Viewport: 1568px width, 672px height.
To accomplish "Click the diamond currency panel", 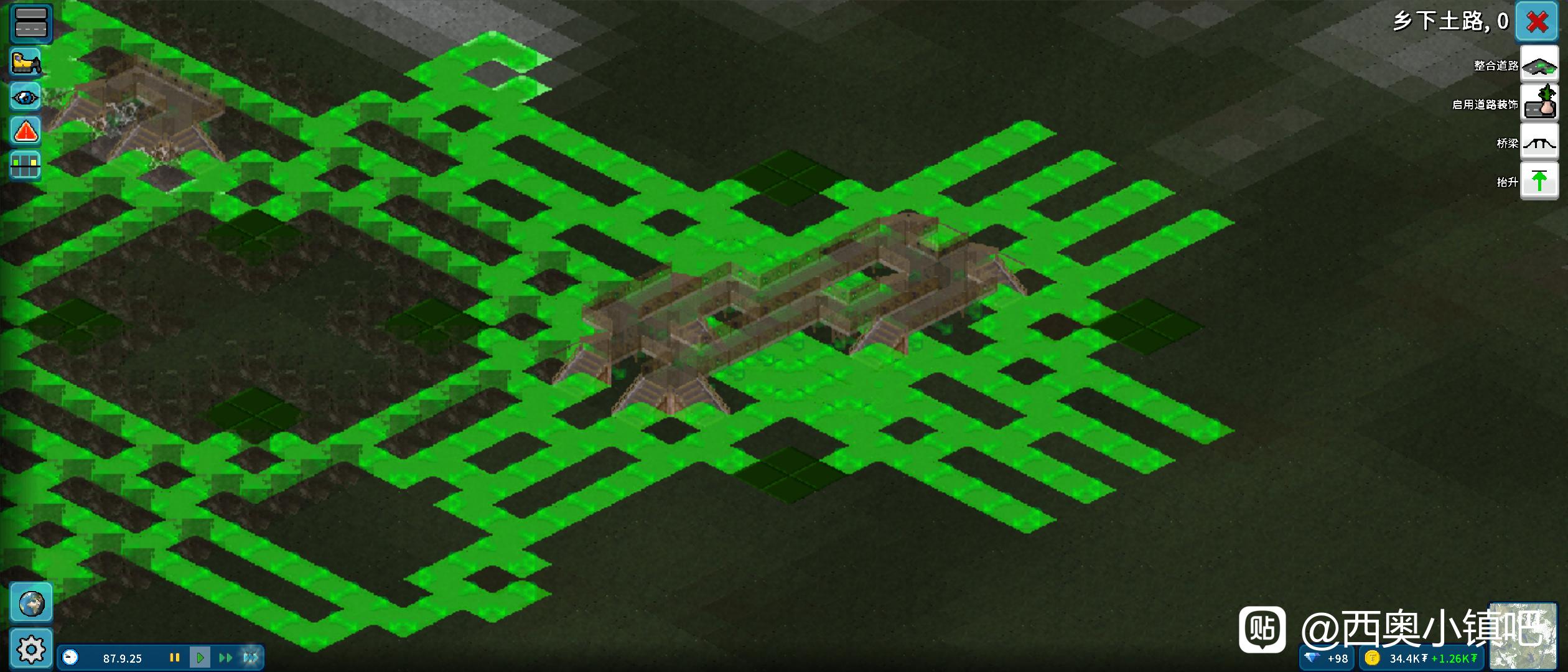I will pos(1327,658).
